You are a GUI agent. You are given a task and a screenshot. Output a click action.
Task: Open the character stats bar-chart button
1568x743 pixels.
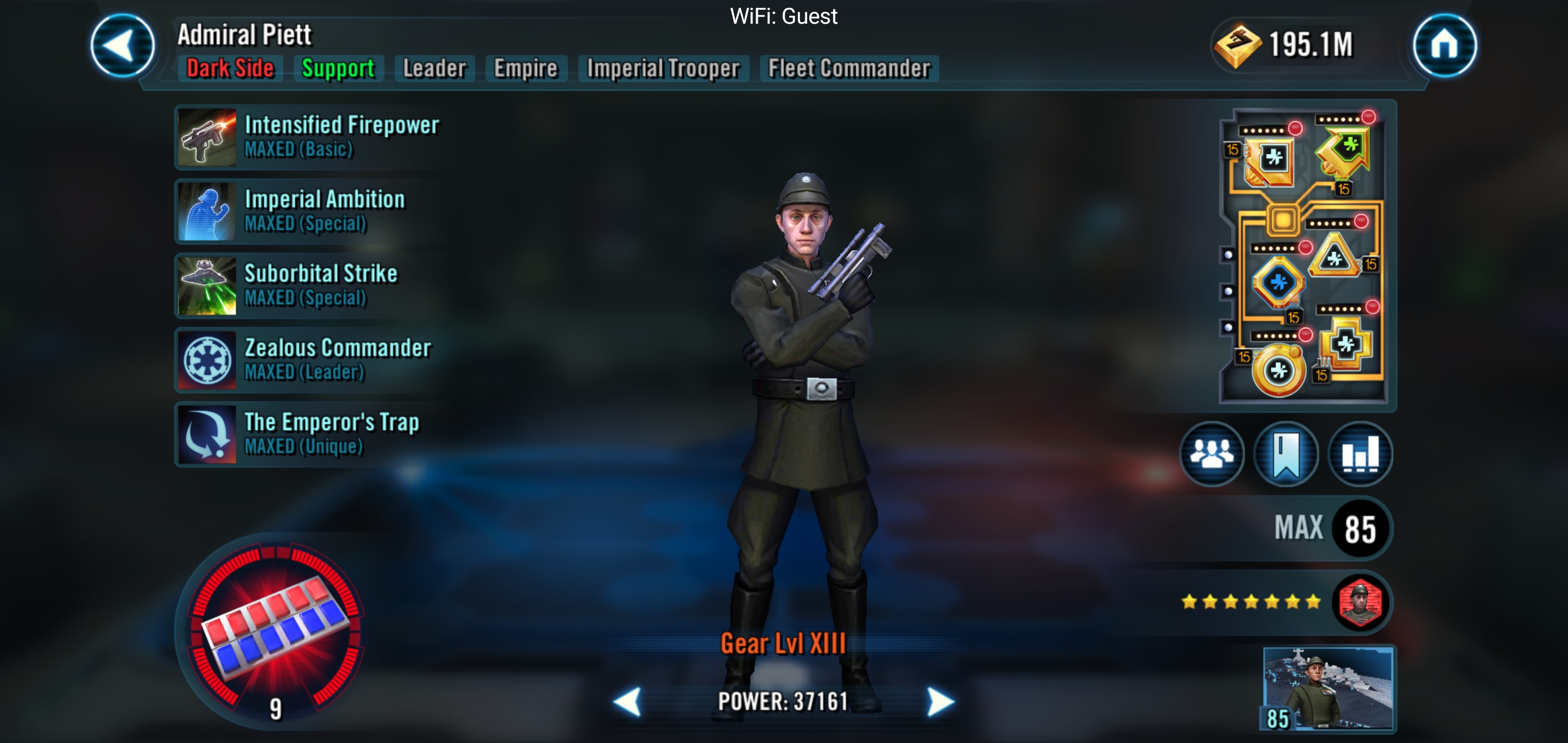click(1360, 454)
